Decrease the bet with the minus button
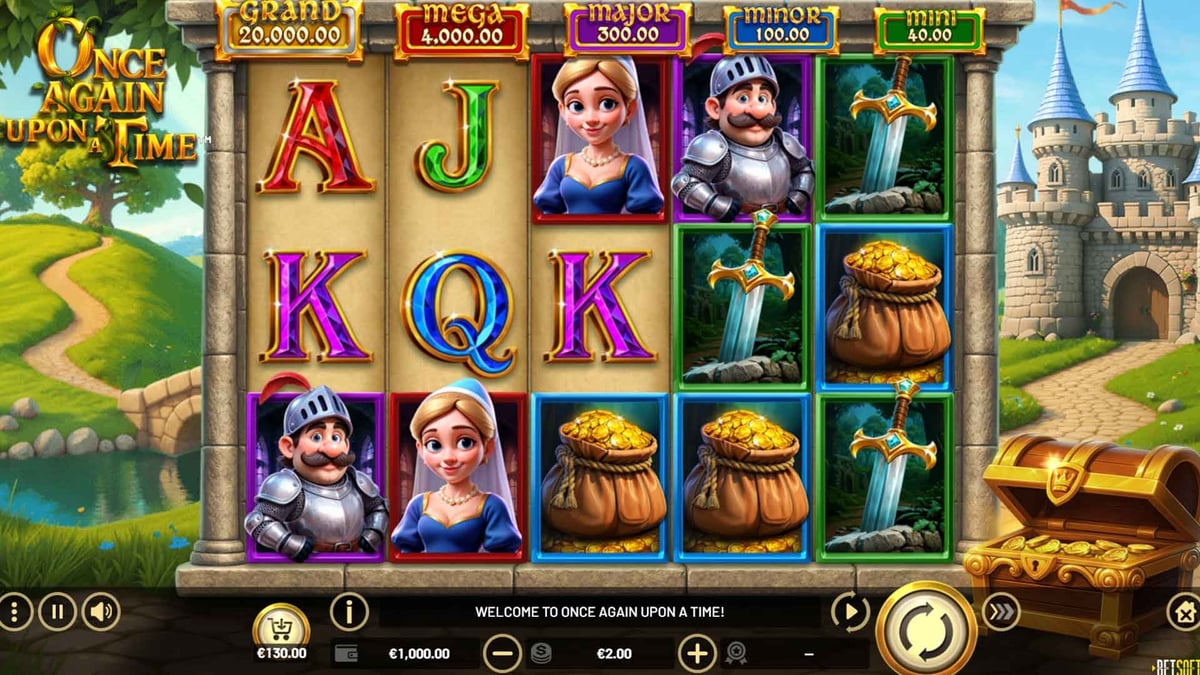The height and width of the screenshot is (675, 1200). click(502, 654)
